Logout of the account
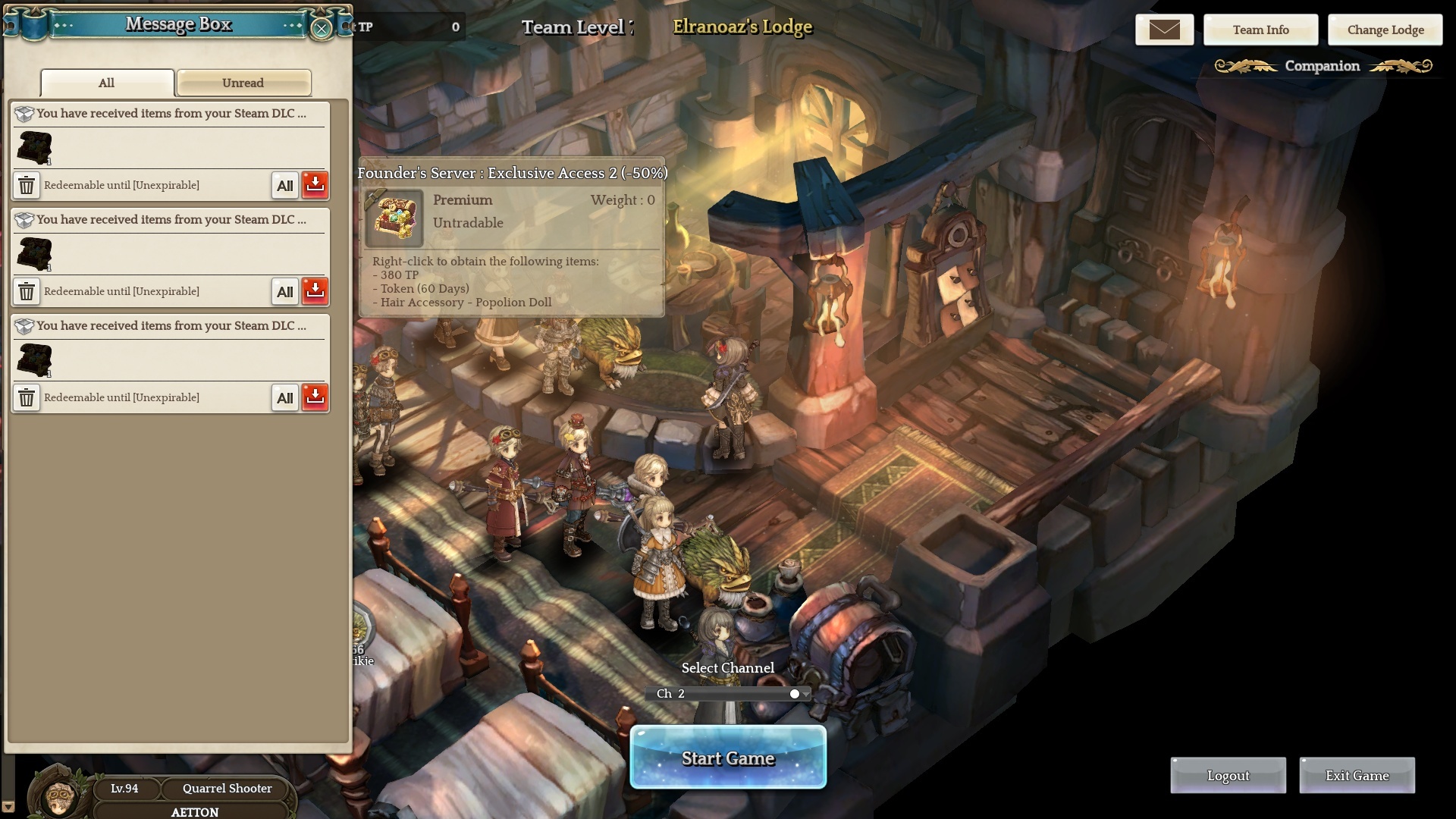Viewport: 1456px width, 819px height. 1228,775
